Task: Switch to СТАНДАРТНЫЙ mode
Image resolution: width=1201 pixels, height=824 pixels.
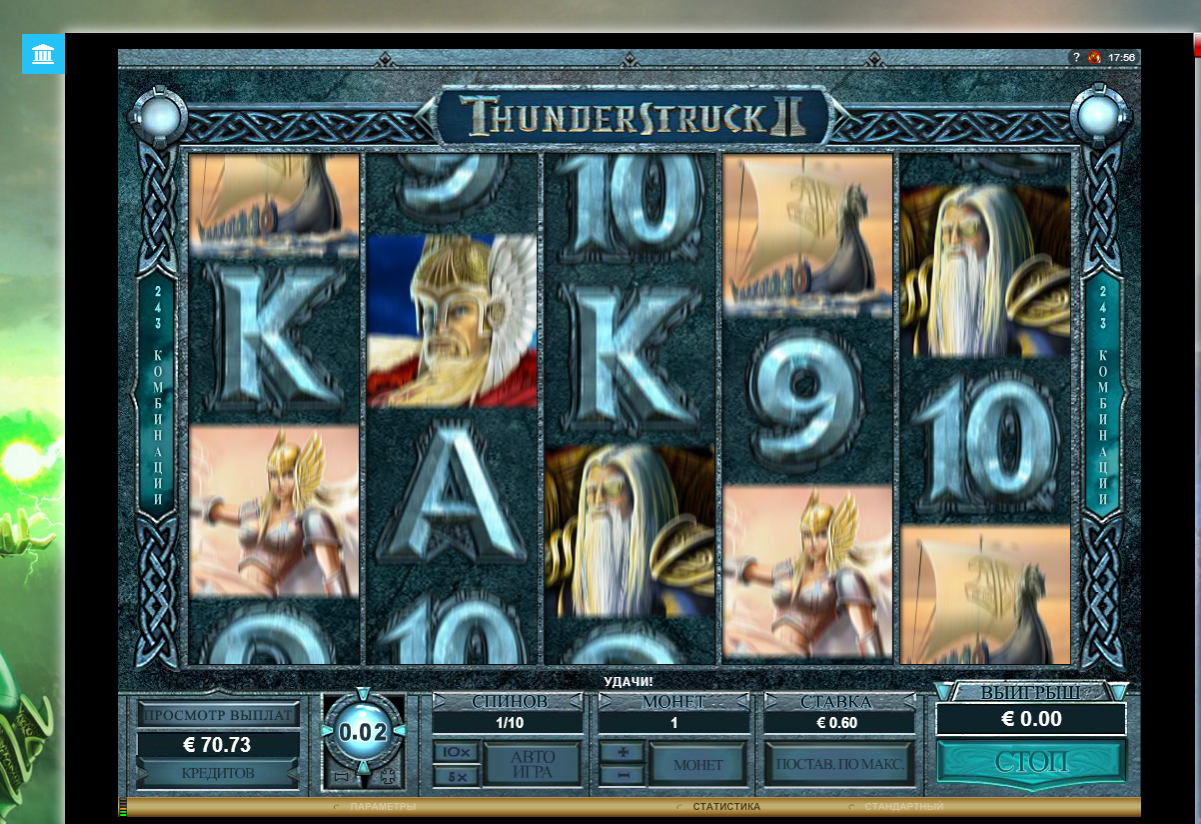Action: pyautogui.click(x=903, y=806)
